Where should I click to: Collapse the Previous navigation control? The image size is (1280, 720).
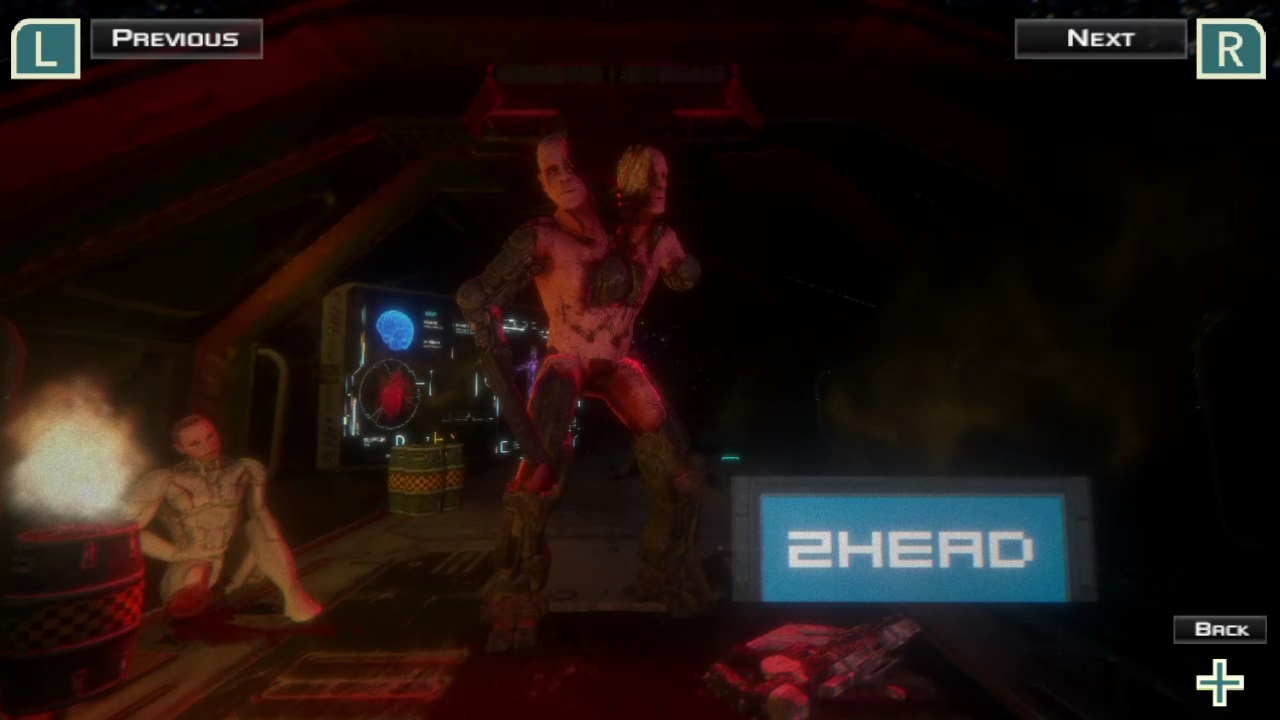click(x=176, y=38)
